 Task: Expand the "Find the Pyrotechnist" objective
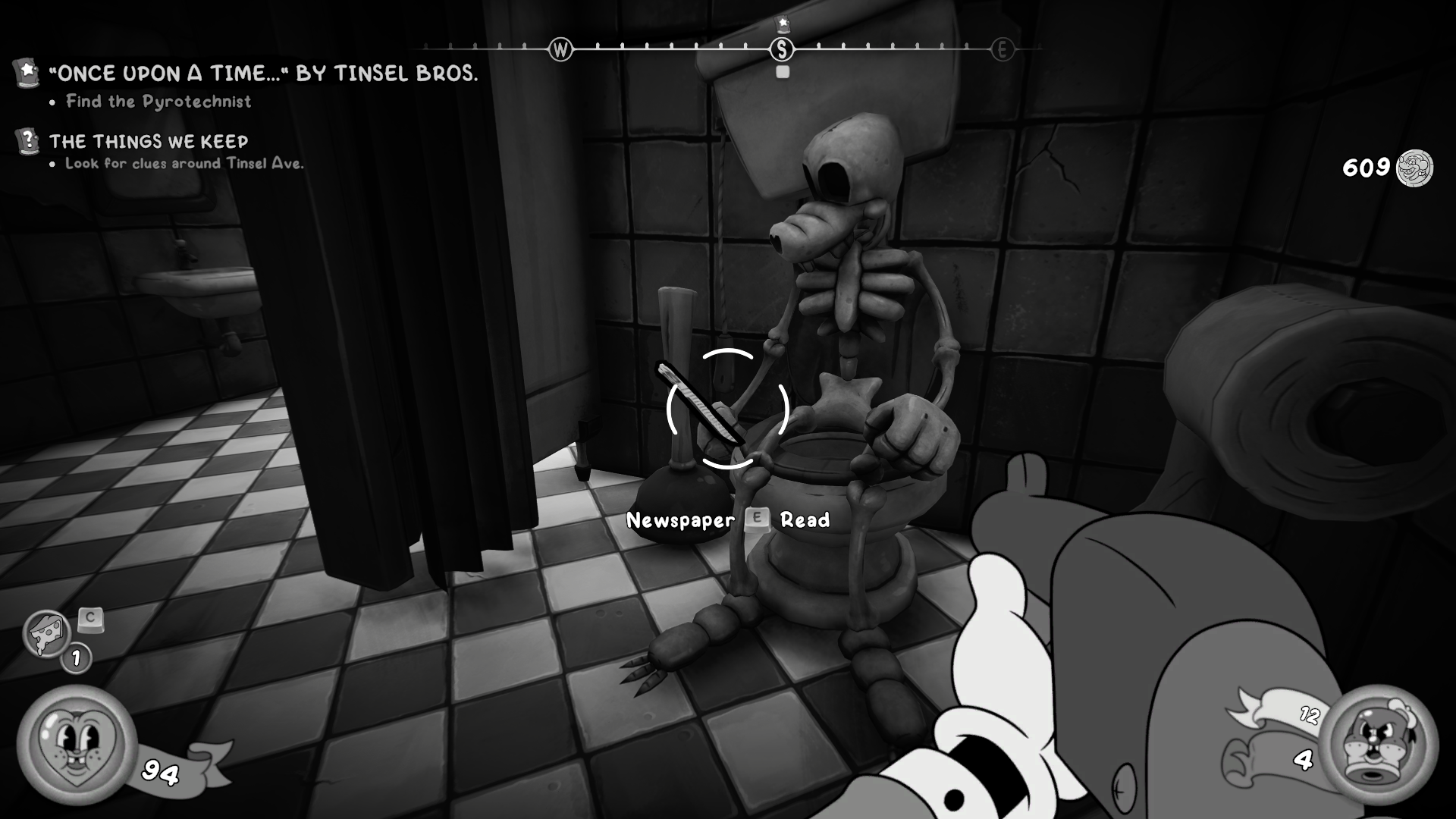[x=158, y=102]
